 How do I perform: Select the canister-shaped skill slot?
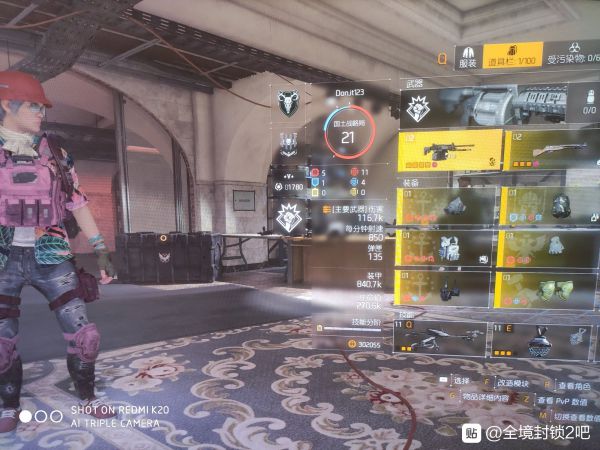point(538,340)
